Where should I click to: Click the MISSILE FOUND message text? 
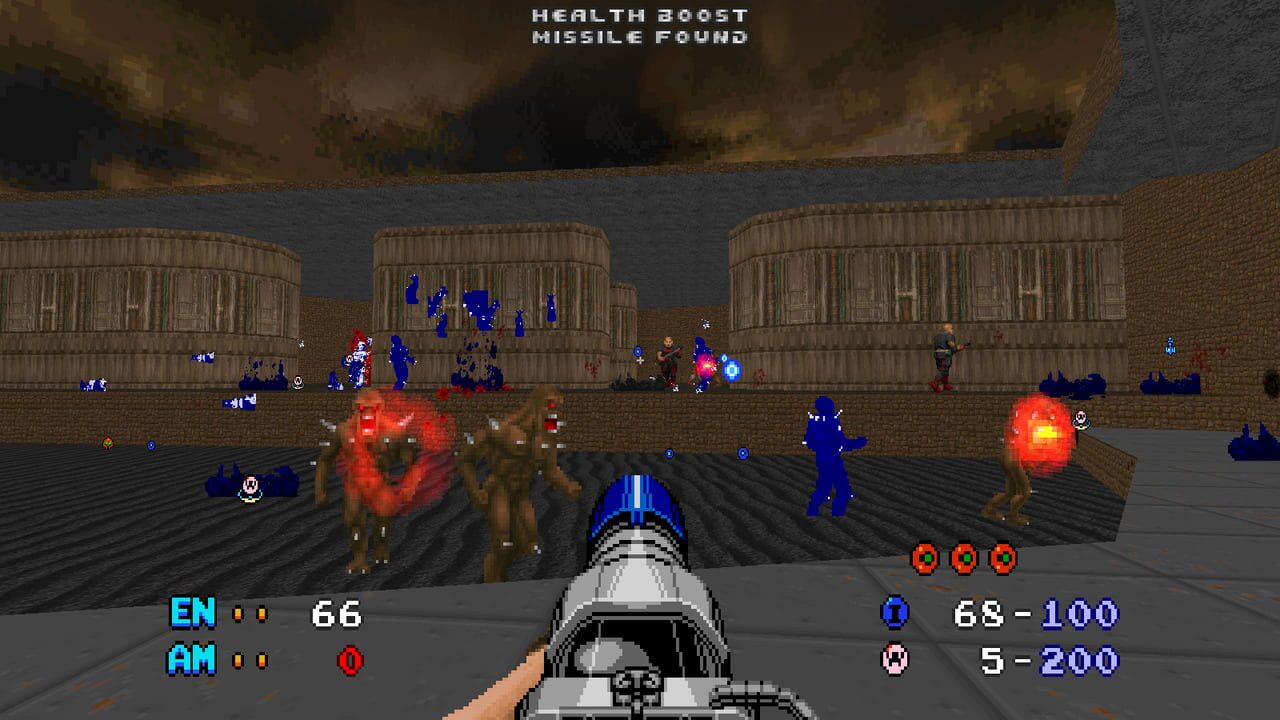[639, 37]
